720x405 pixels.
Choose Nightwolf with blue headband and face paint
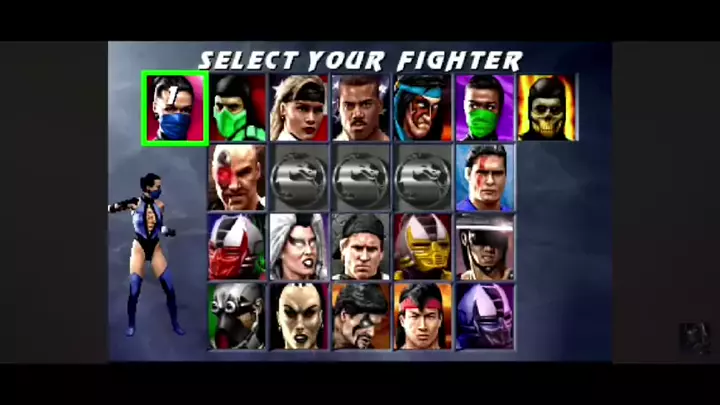tap(423, 107)
